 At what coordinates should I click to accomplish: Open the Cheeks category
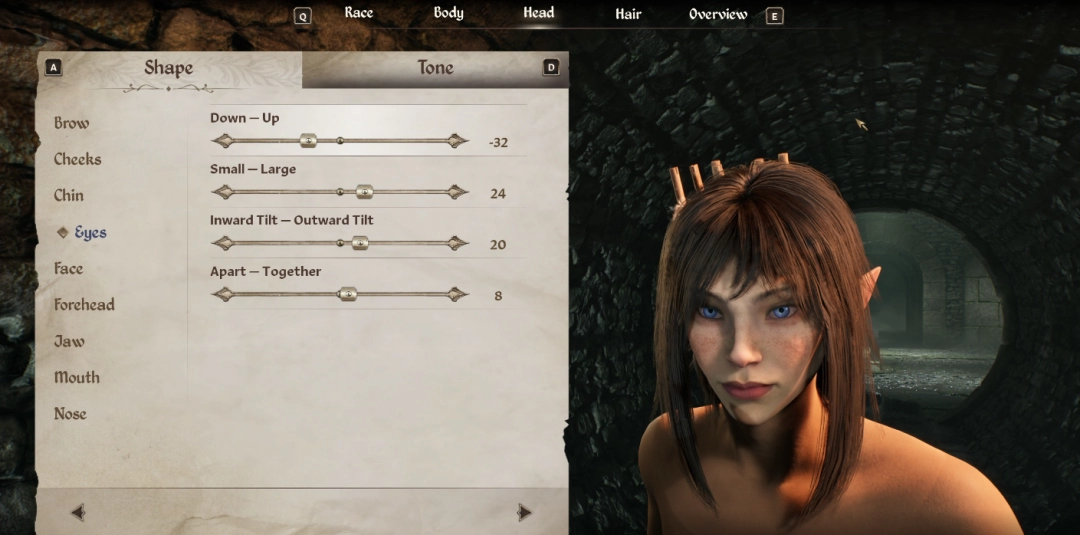click(77, 159)
